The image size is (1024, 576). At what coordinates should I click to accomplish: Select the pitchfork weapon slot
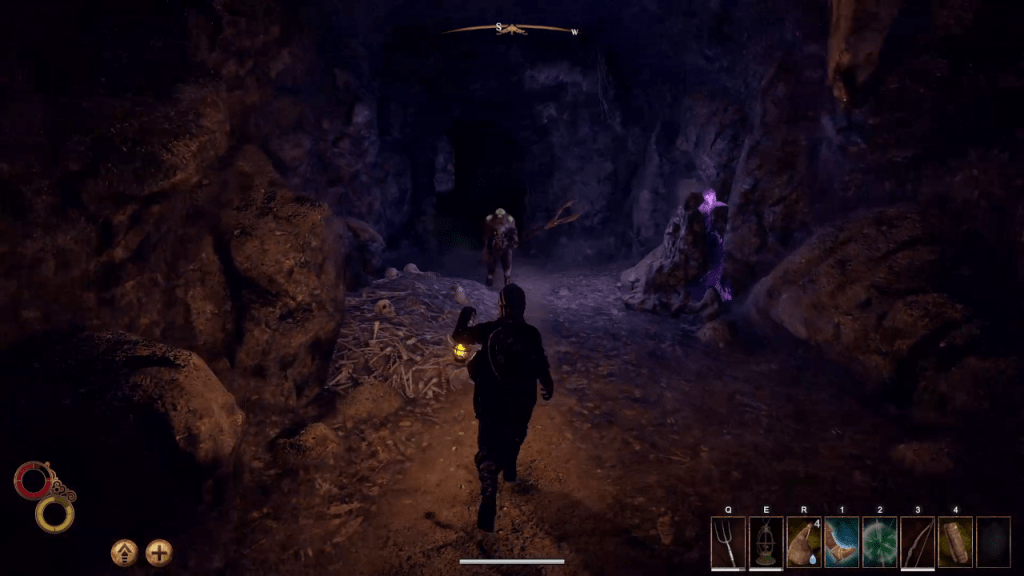click(x=728, y=541)
